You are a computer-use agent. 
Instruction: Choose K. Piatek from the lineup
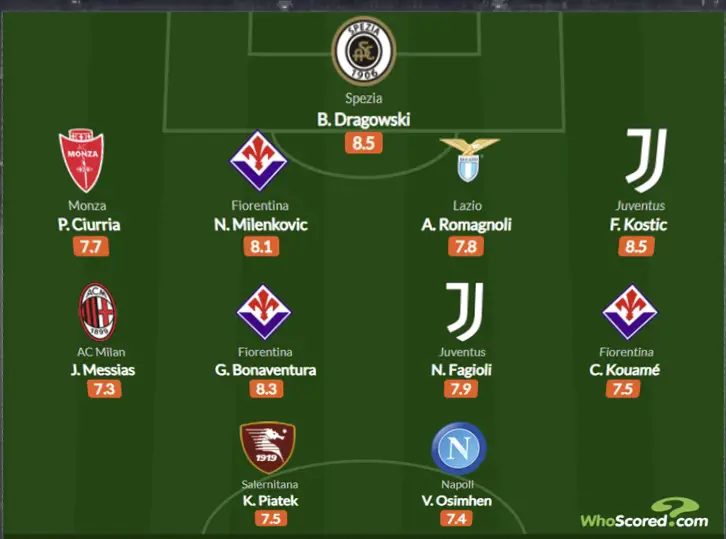coord(268,500)
